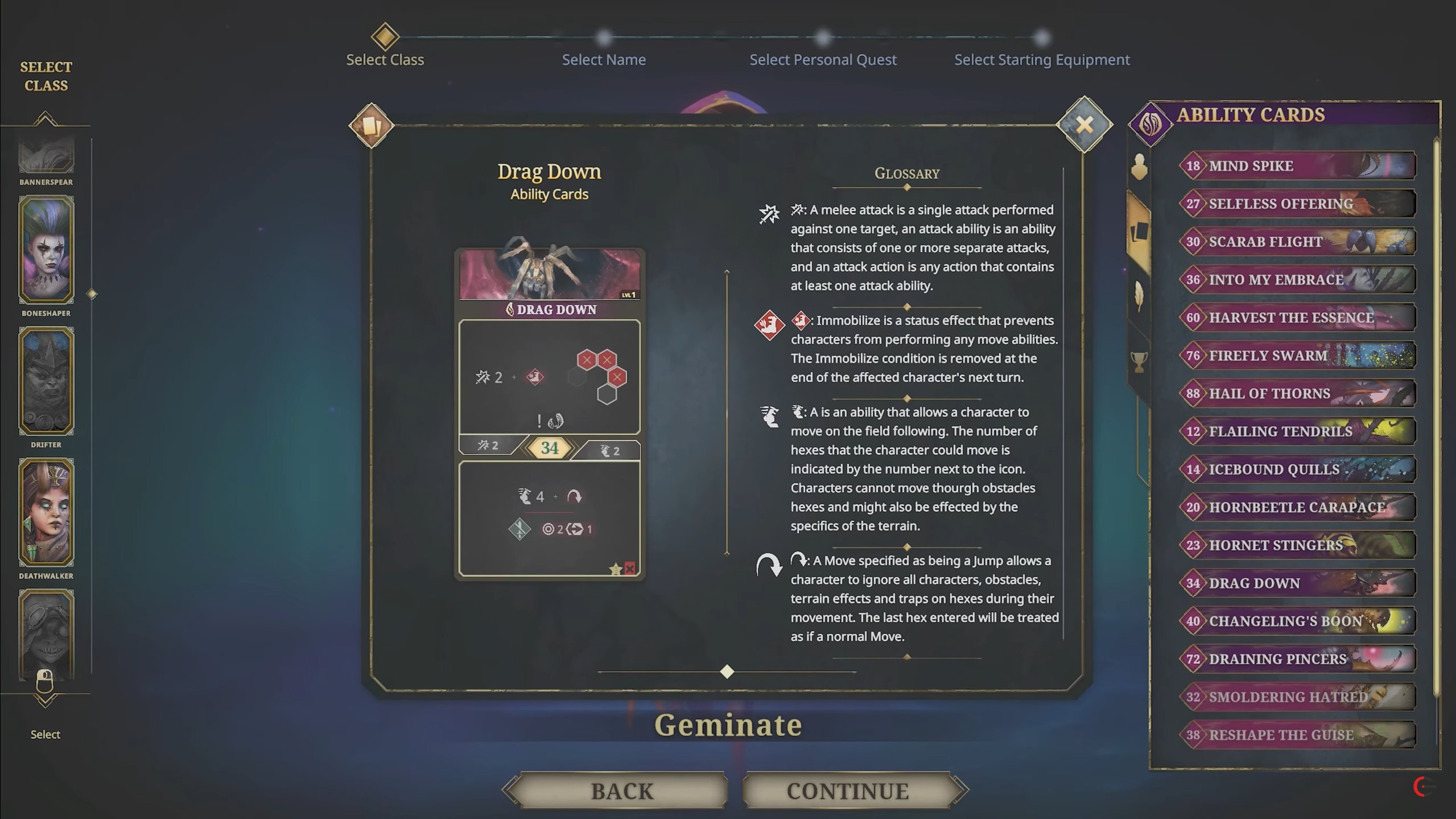Open the Mind Spike ability card
Image resolution: width=1456 pixels, height=819 pixels.
tap(1297, 166)
